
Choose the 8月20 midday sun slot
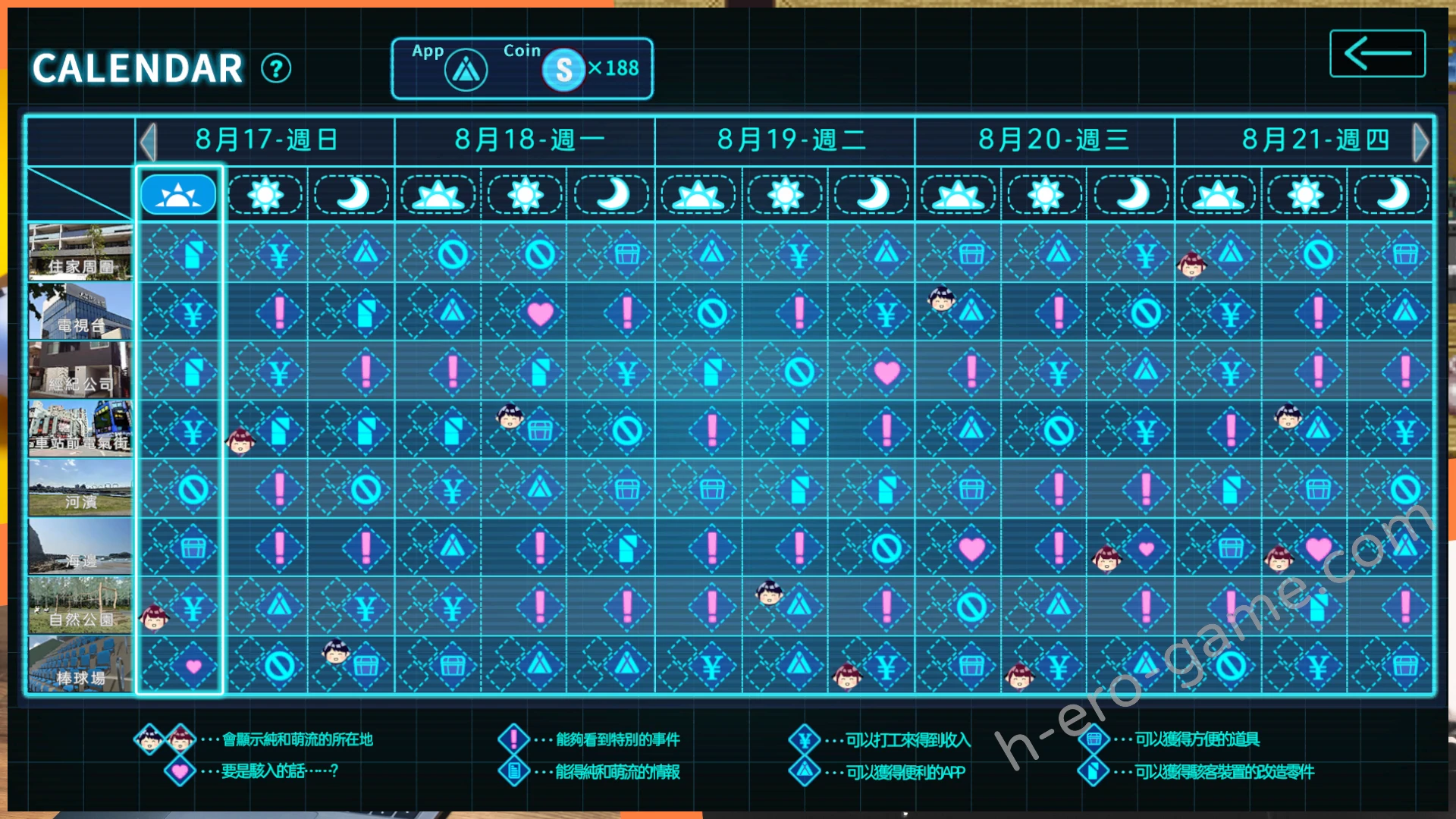1045,195
